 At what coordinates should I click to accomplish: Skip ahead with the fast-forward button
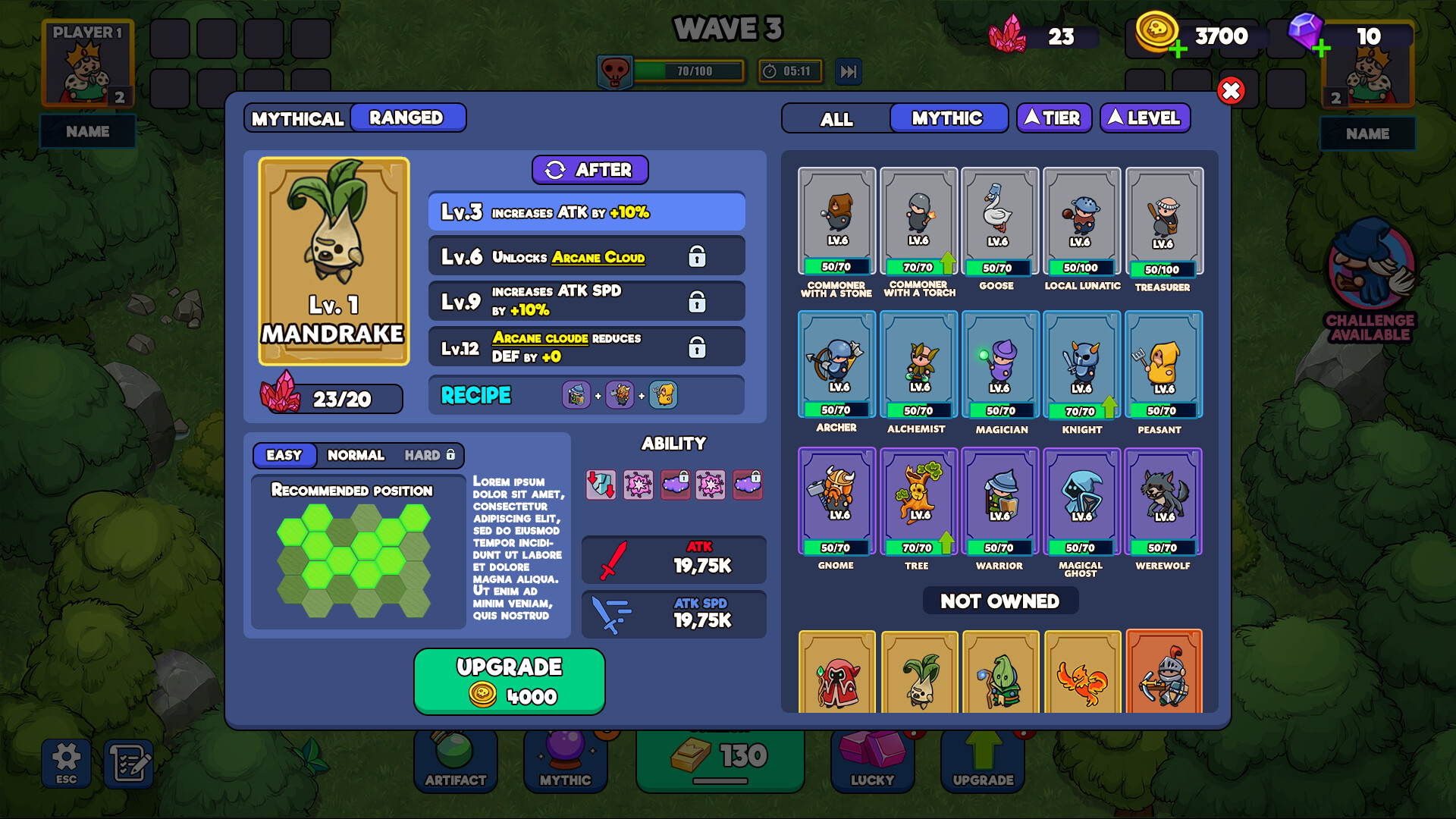(849, 71)
